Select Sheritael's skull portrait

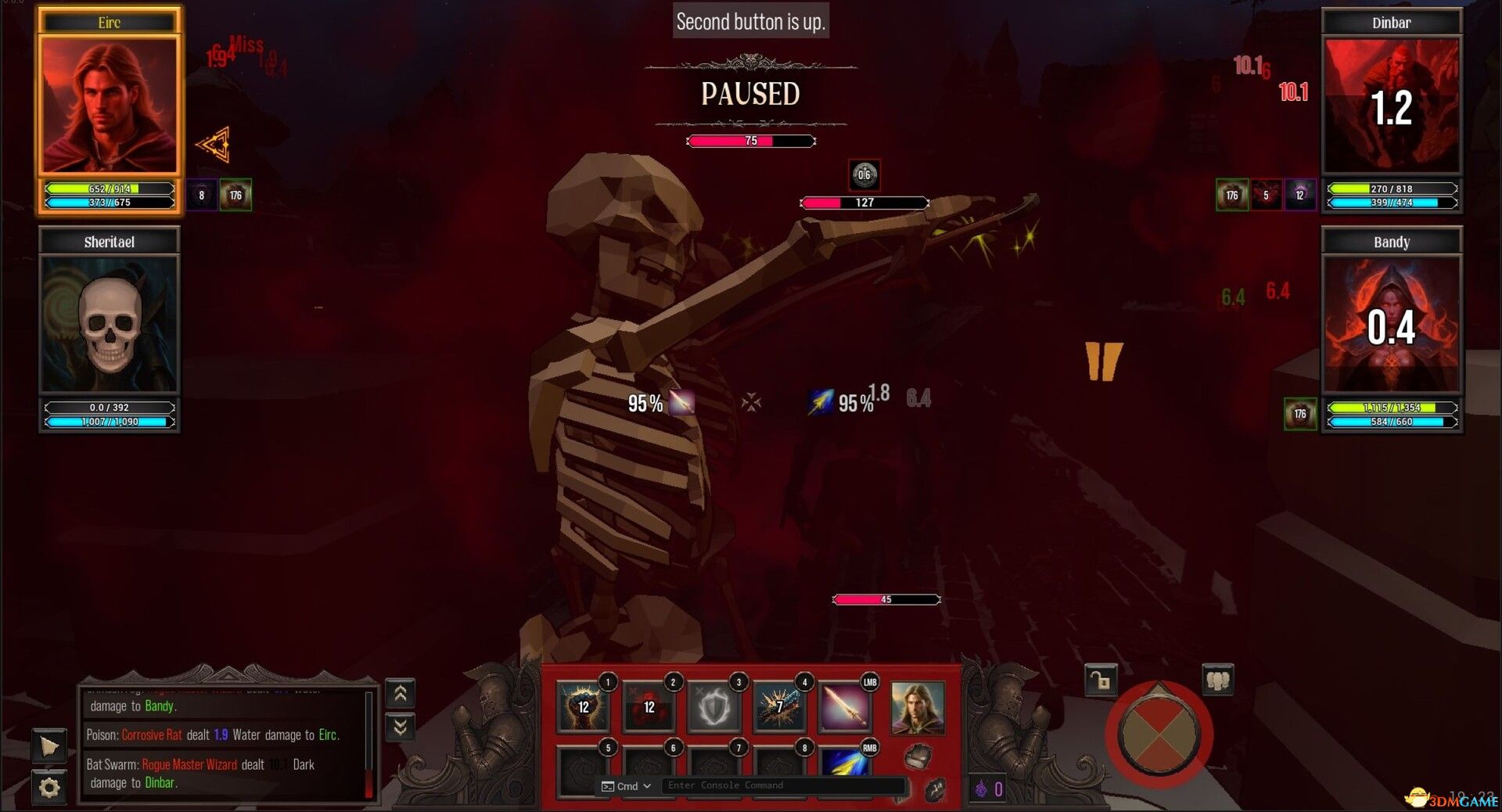pos(110,324)
